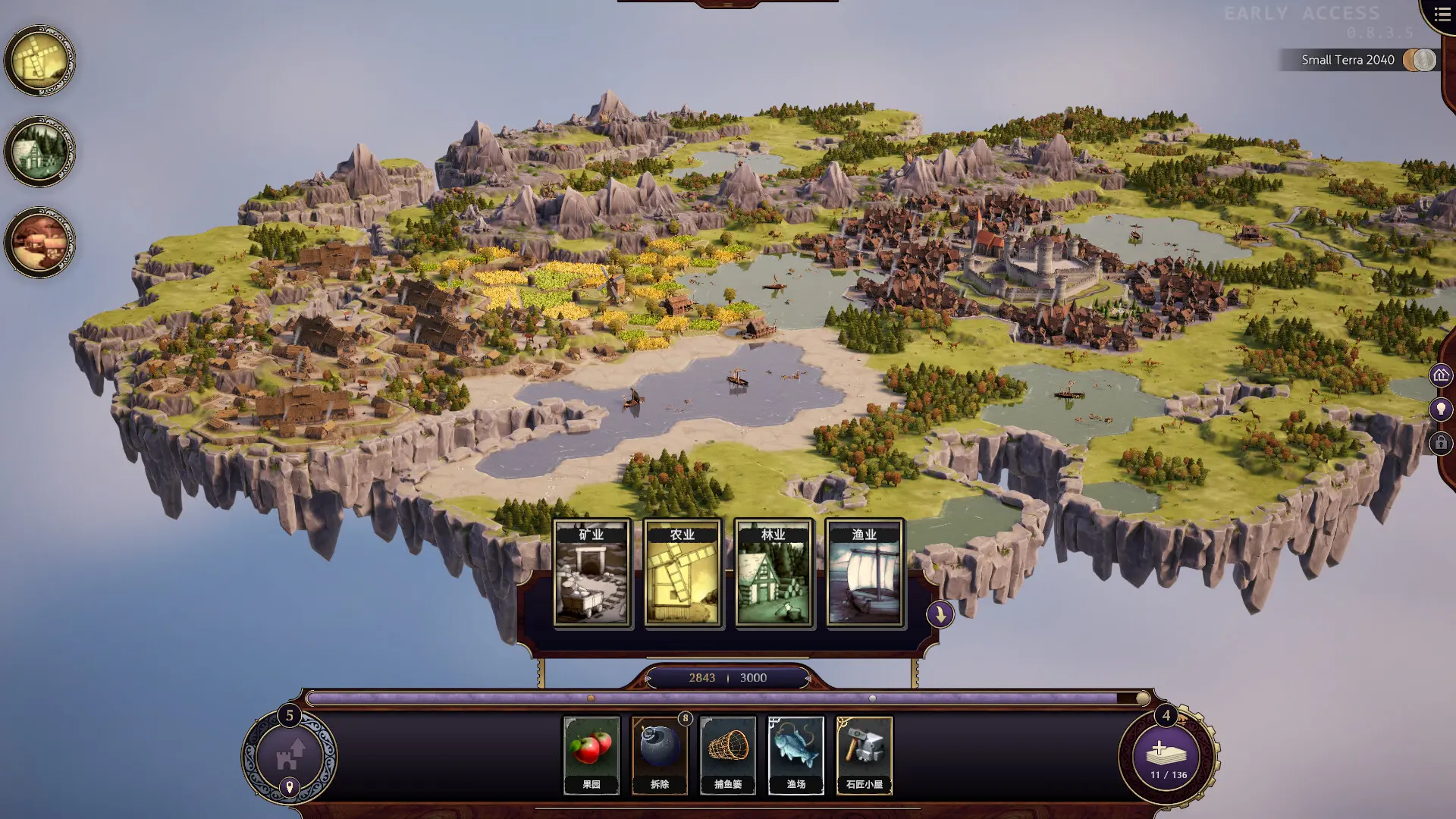The image size is (1456, 819).
Task: Toggle the home overlay icon on the right edge
Action: coord(1440,373)
